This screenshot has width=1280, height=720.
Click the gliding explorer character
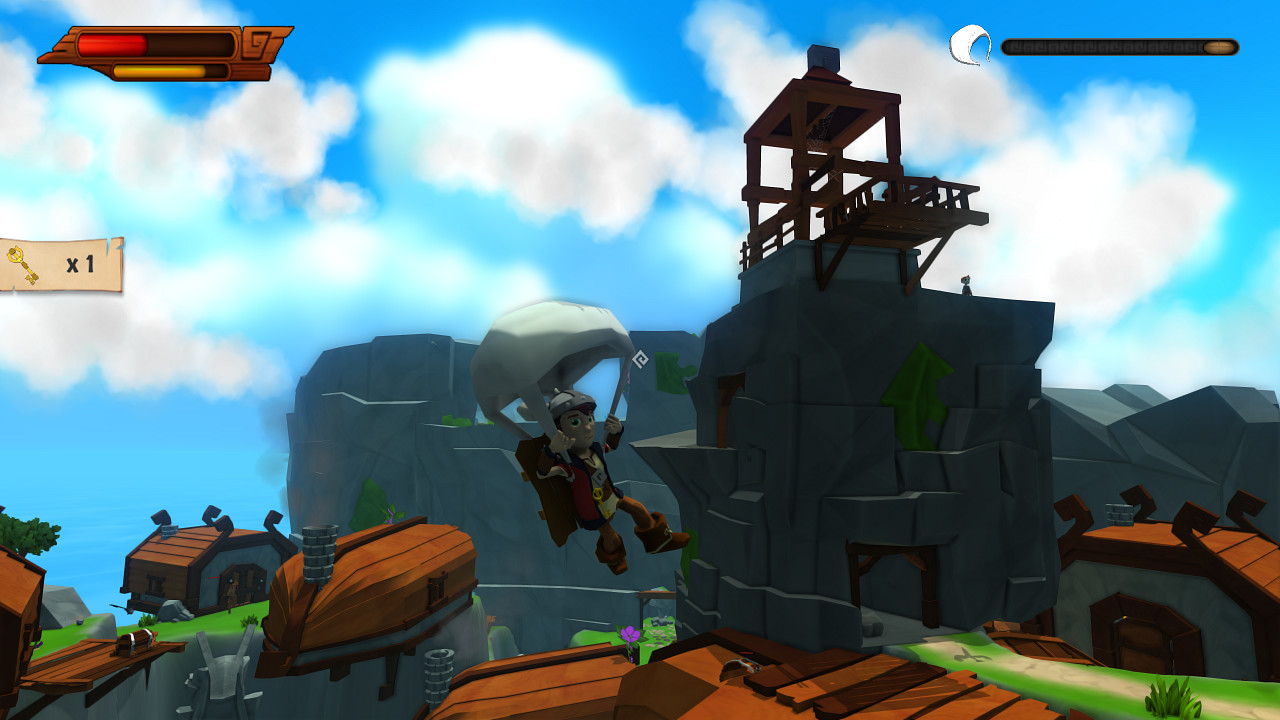[590, 470]
